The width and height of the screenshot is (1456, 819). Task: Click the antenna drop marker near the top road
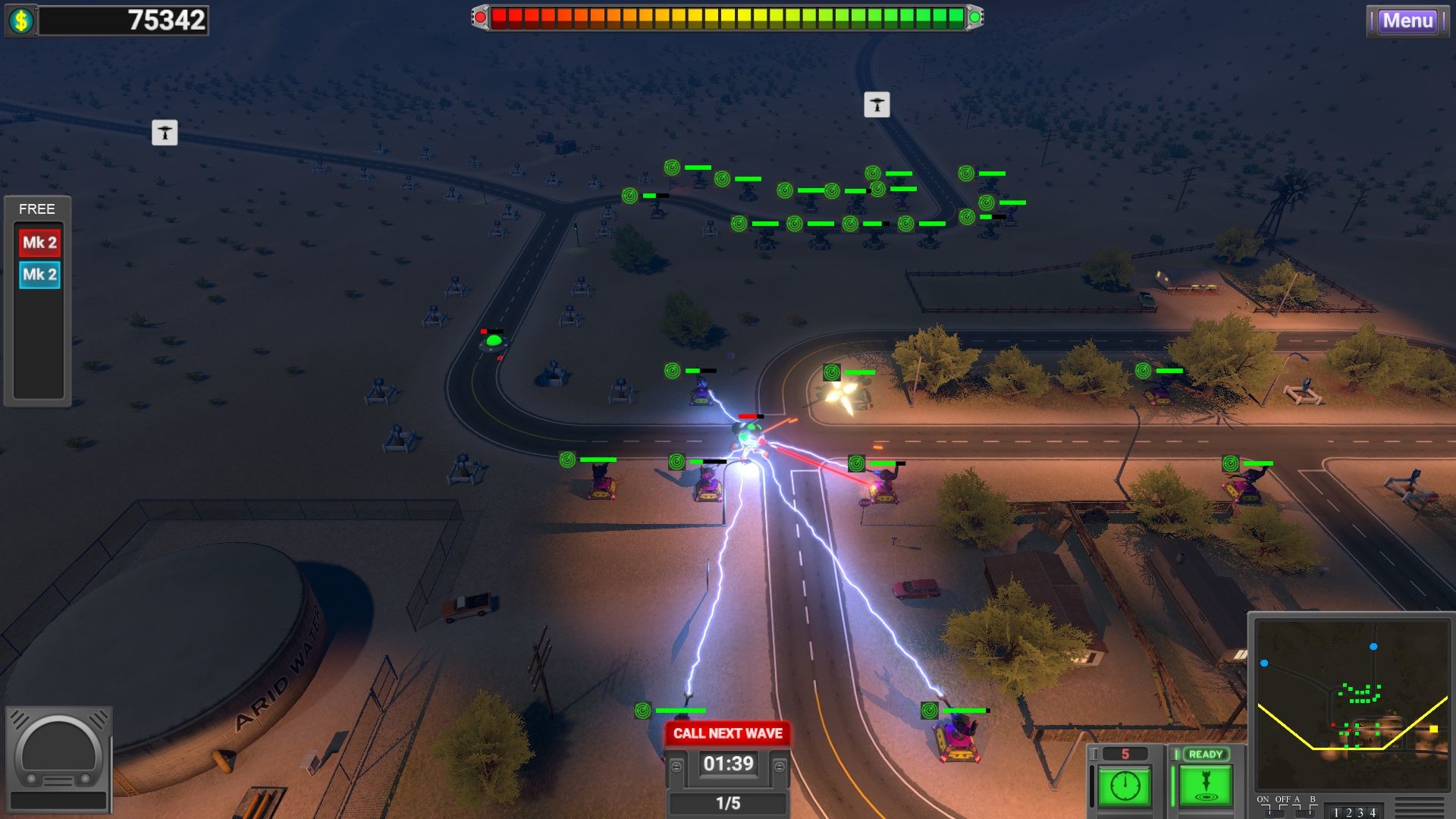click(878, 105)
